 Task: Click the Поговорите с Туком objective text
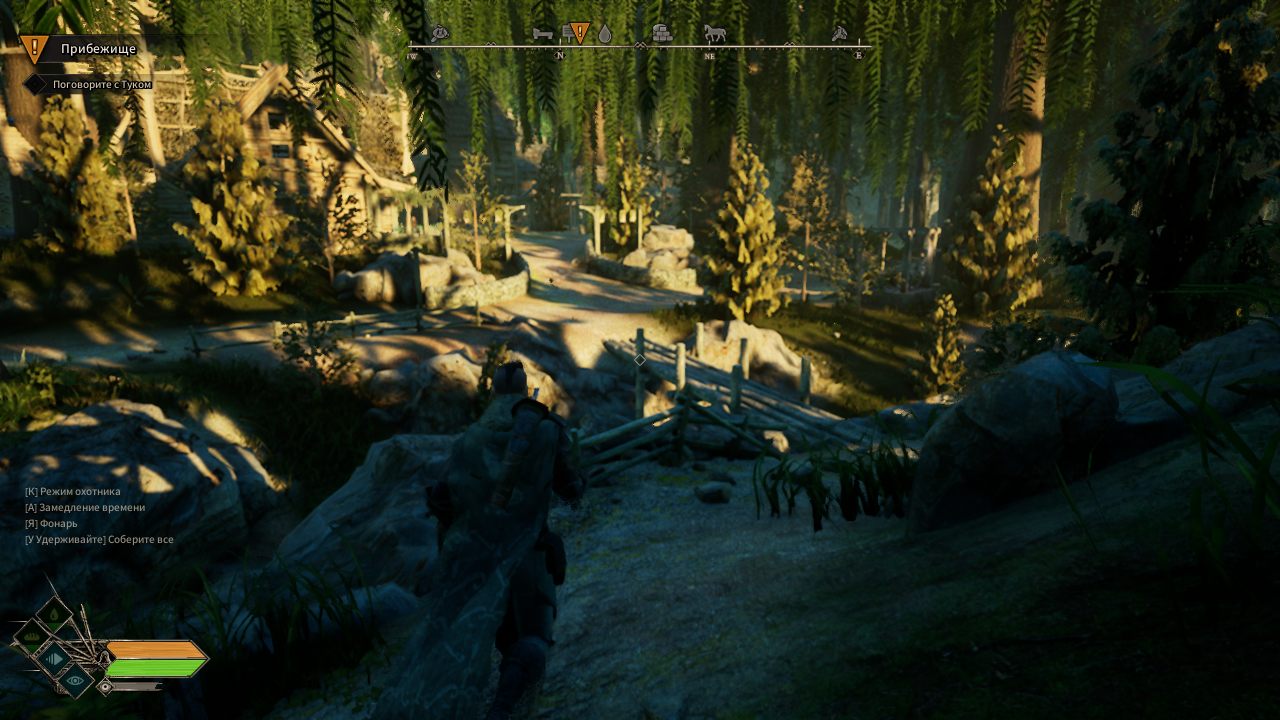pyautogui.click(x=100, y=85)
